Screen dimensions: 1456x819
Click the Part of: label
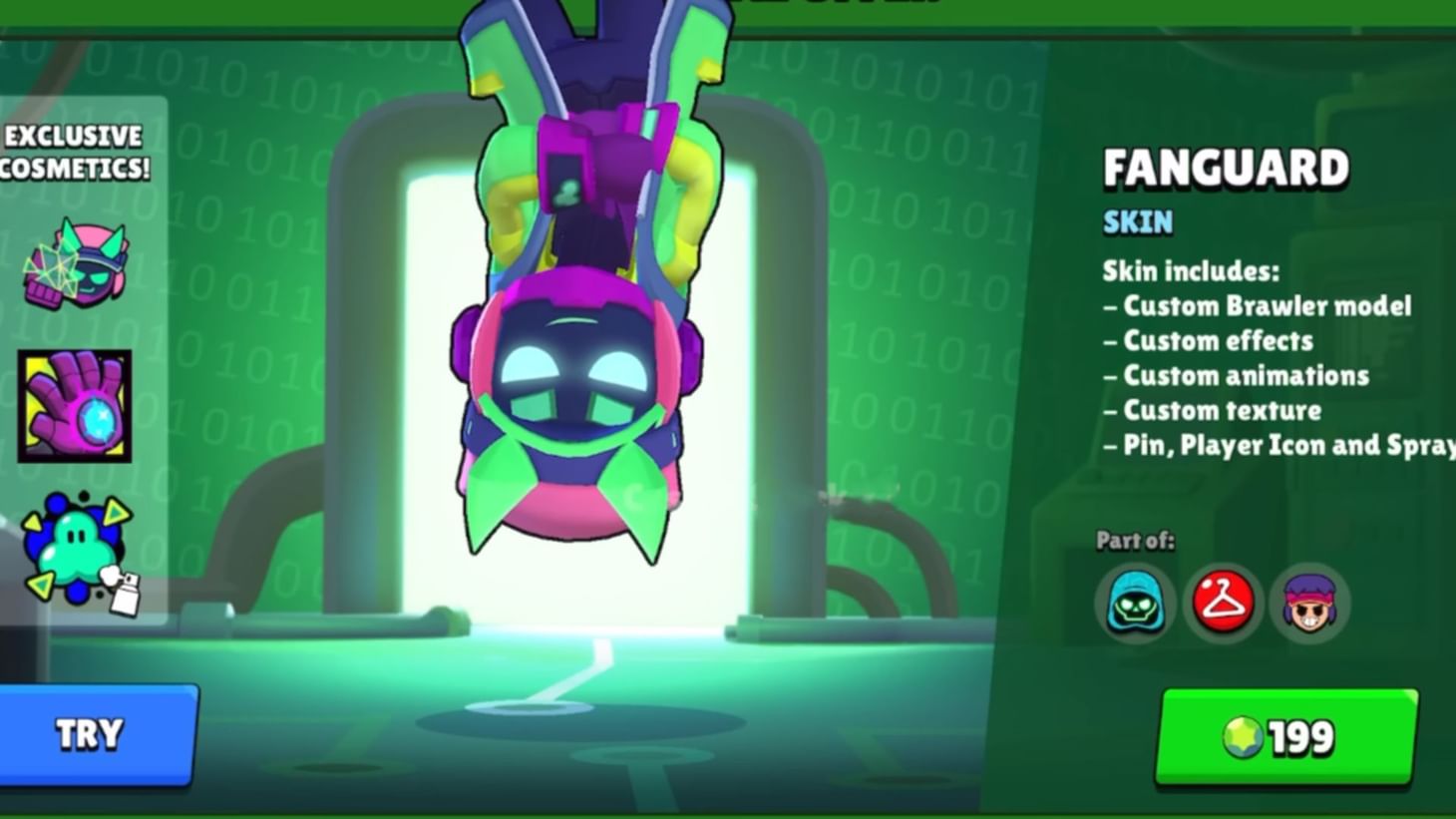coord(1133,540)
